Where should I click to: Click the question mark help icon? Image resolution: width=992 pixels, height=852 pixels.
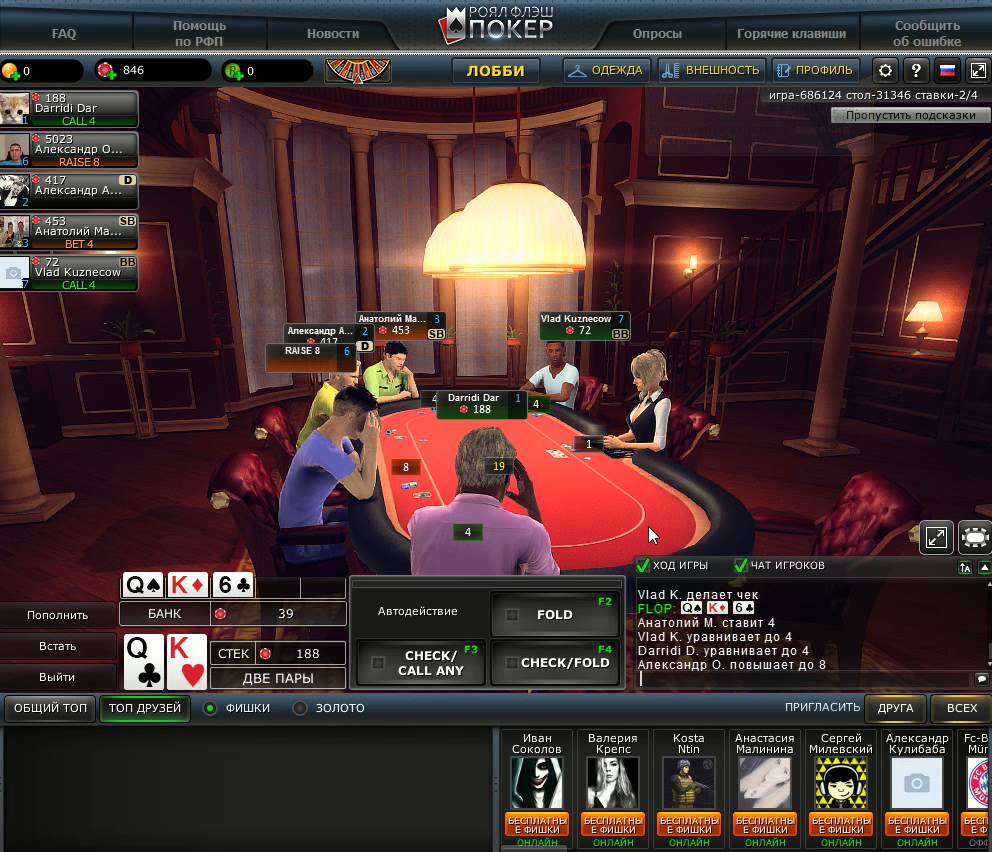[x=916, y=71]
